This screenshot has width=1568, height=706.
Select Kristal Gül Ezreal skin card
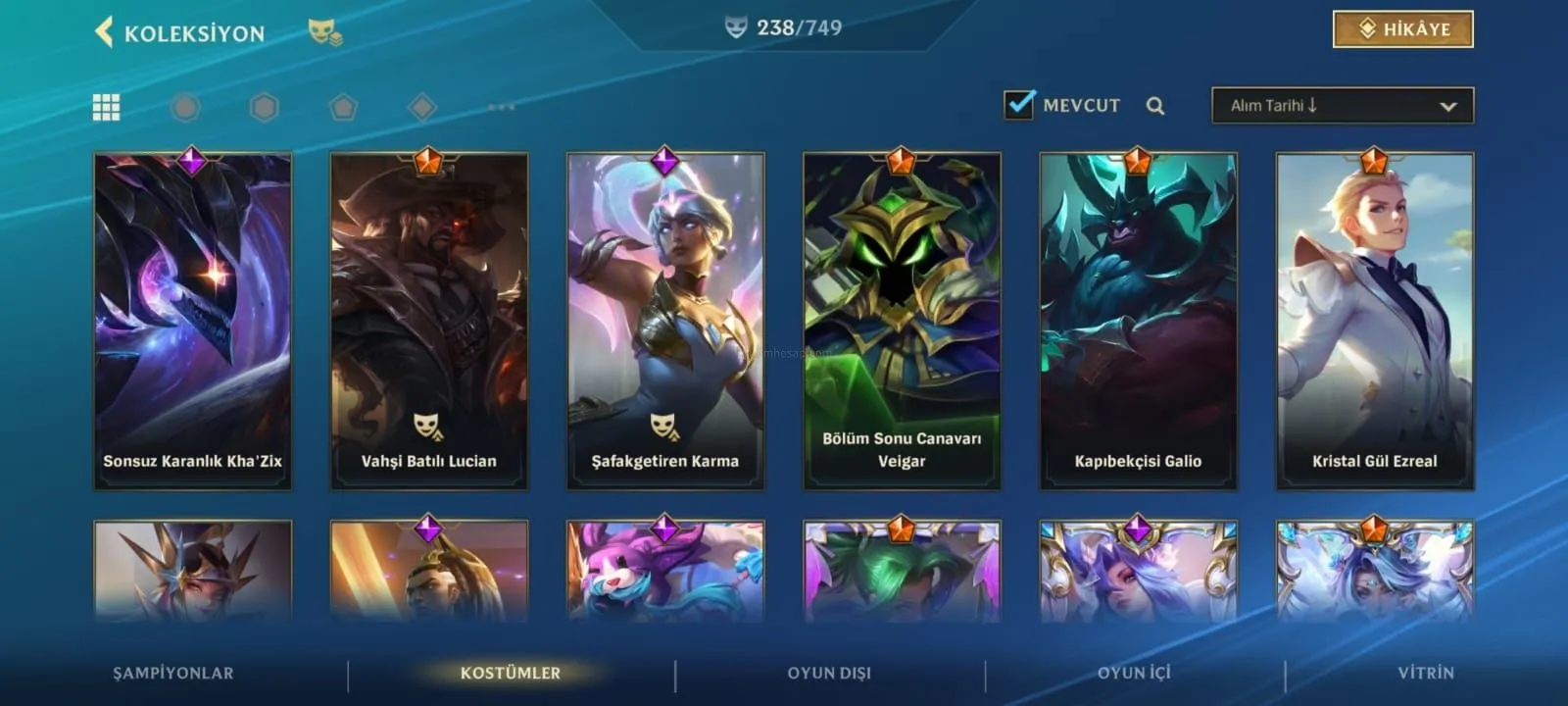[1374, 320]
